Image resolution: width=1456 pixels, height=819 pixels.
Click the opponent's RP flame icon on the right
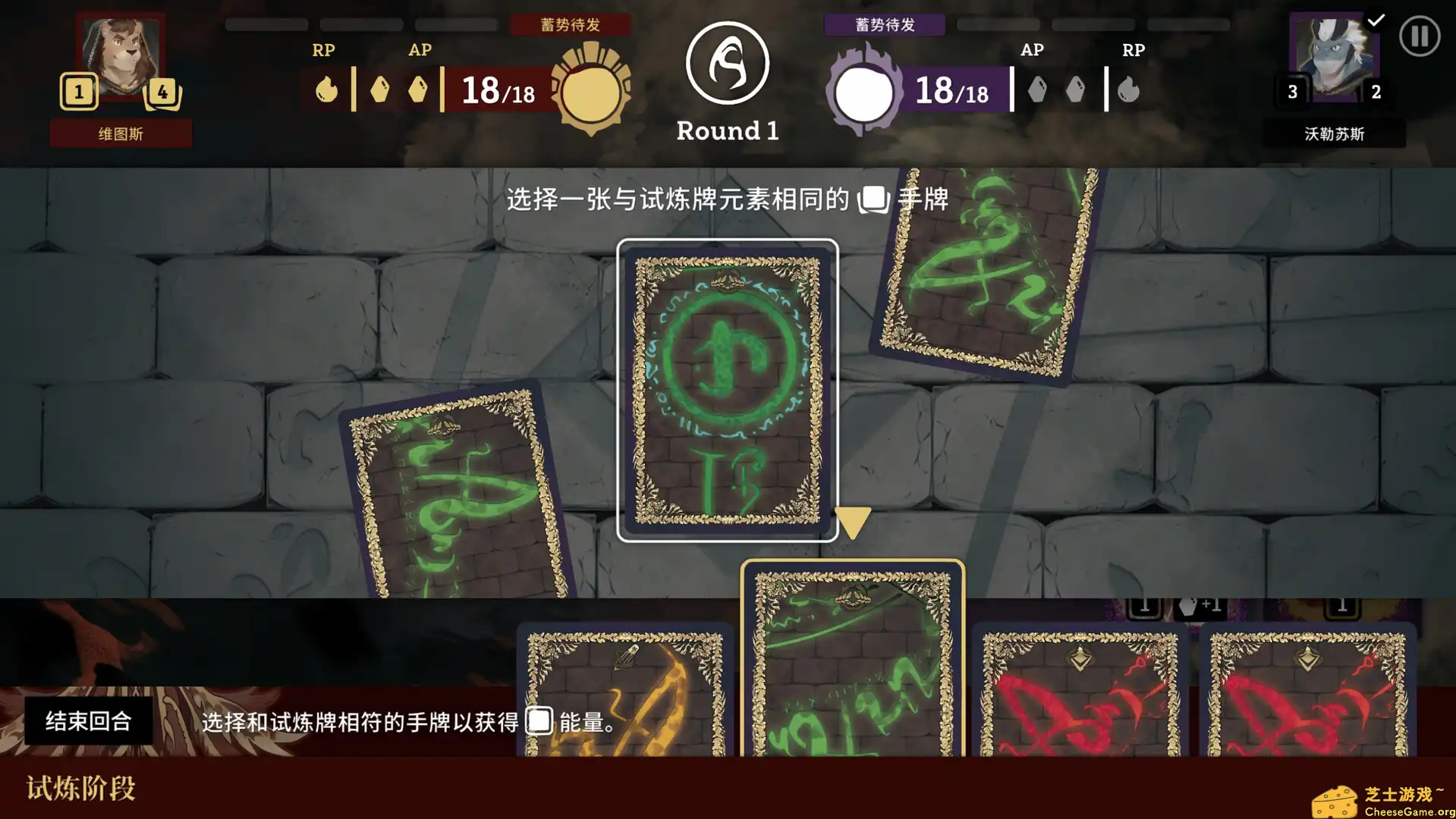pyautogui.click(x=1130, y=89)
